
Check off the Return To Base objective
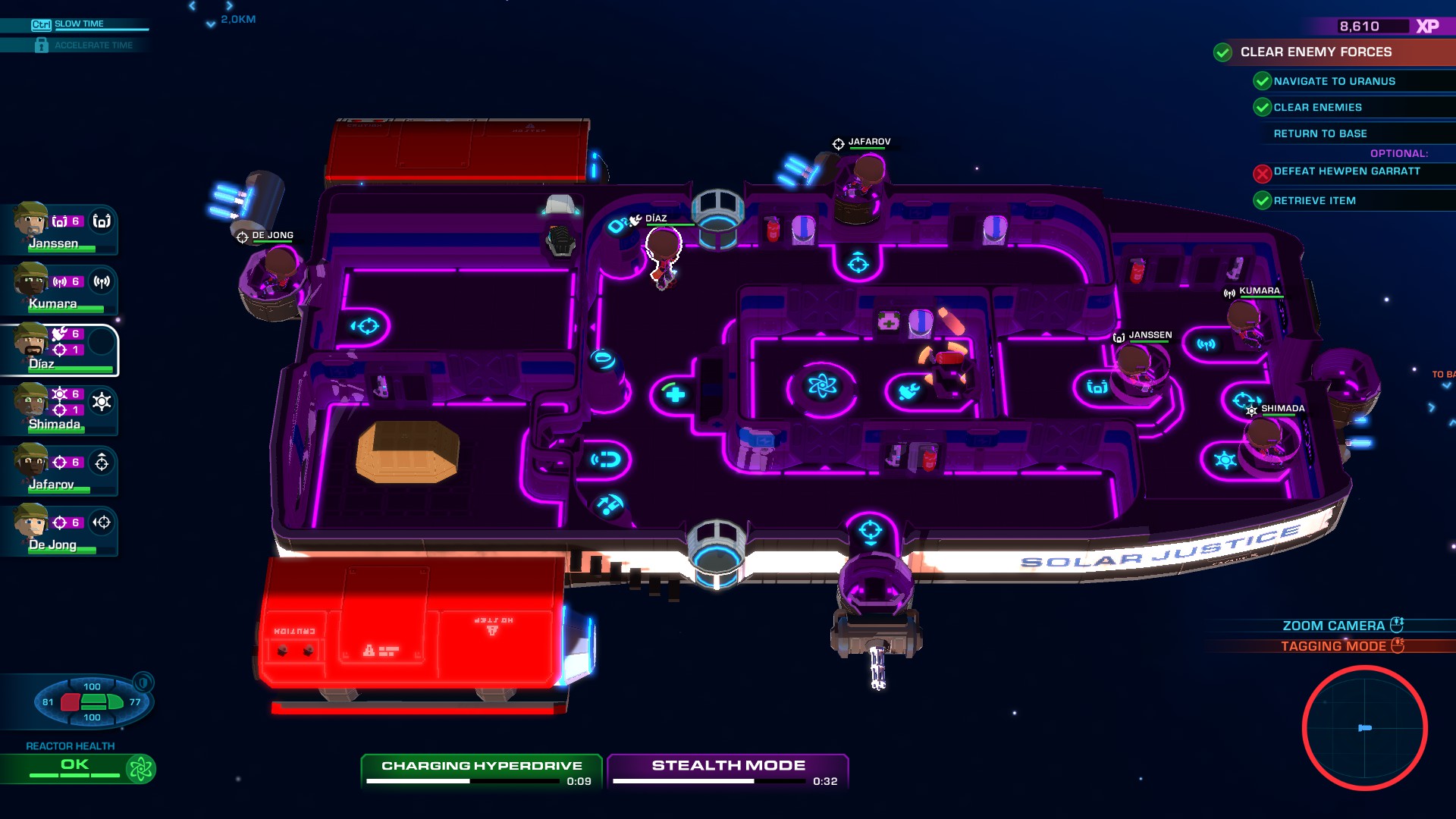(x=1321, y=133)
